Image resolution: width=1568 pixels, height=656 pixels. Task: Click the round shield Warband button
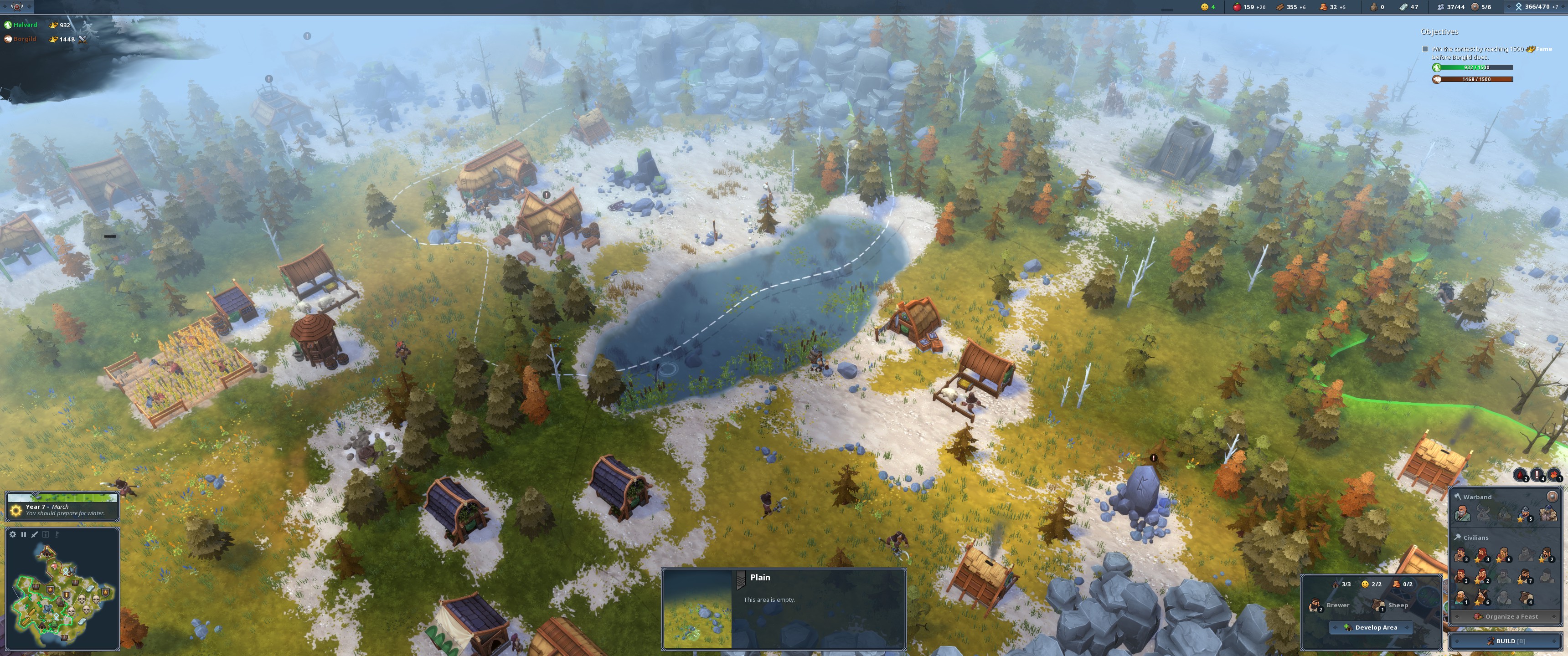coord(1552,497)
